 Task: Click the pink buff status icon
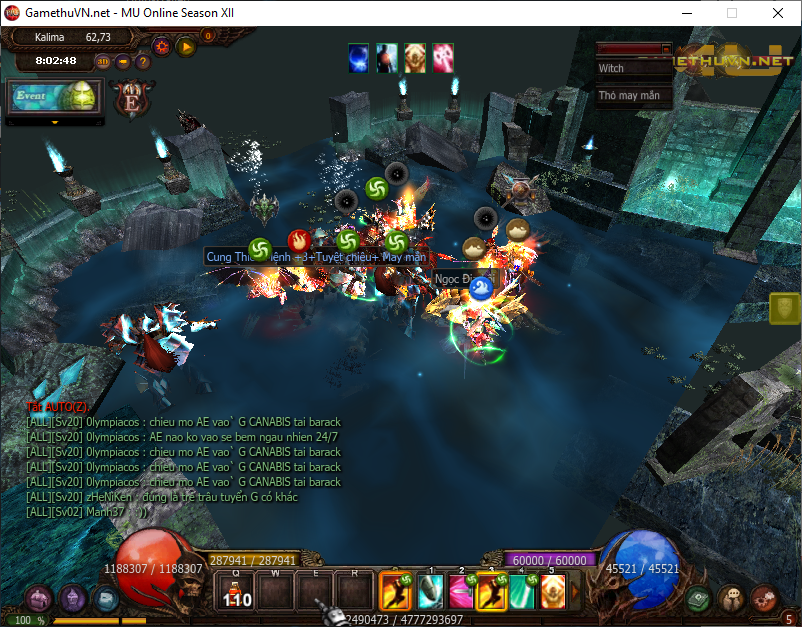click(443, 58)
